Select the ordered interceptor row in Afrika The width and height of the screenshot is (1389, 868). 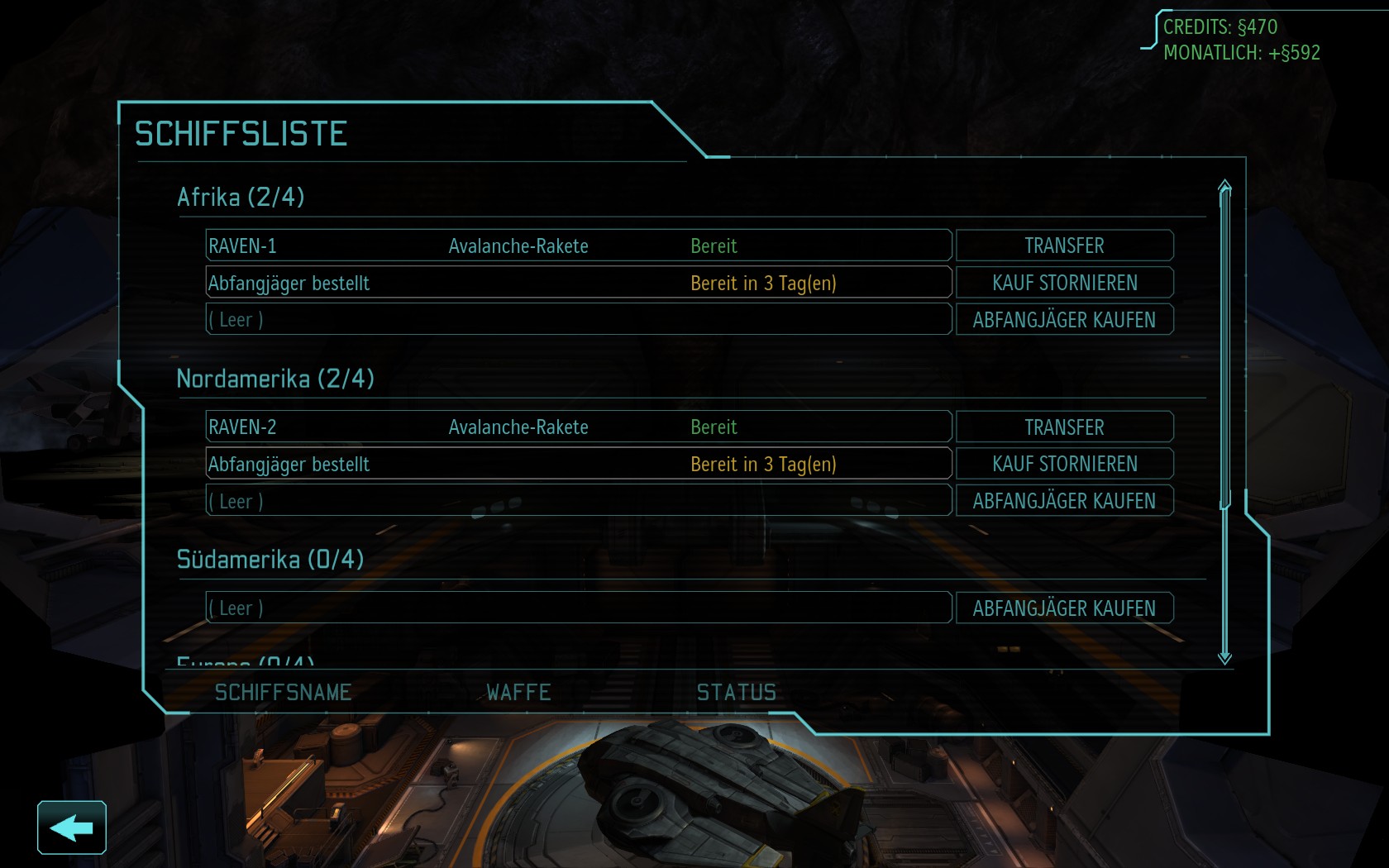(578, 283)
